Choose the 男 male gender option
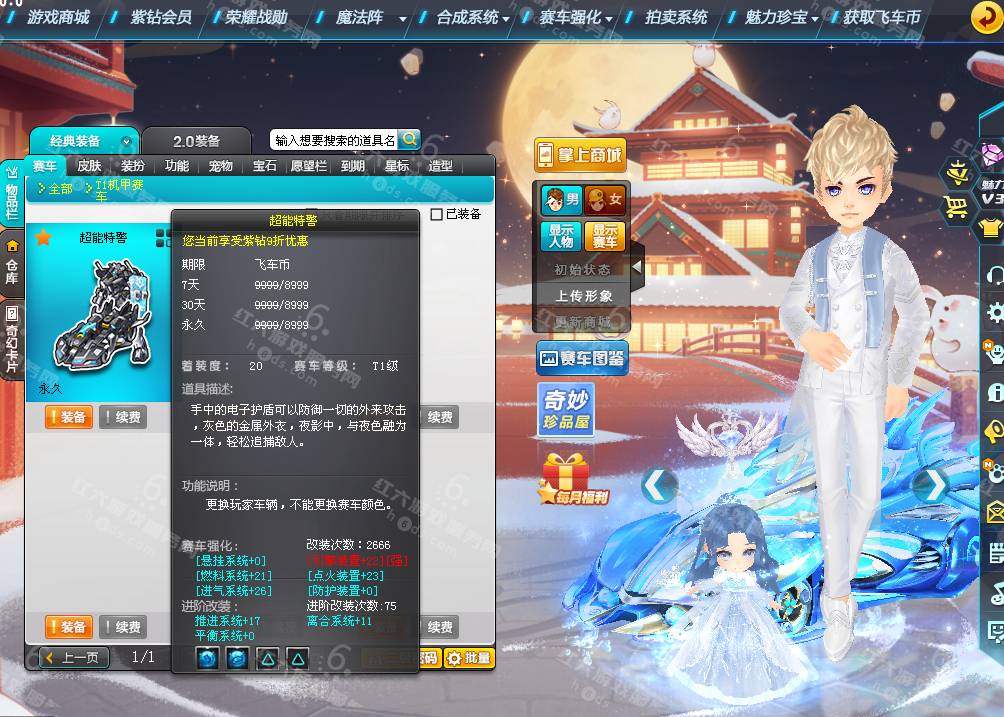 (x=561, y=200)
